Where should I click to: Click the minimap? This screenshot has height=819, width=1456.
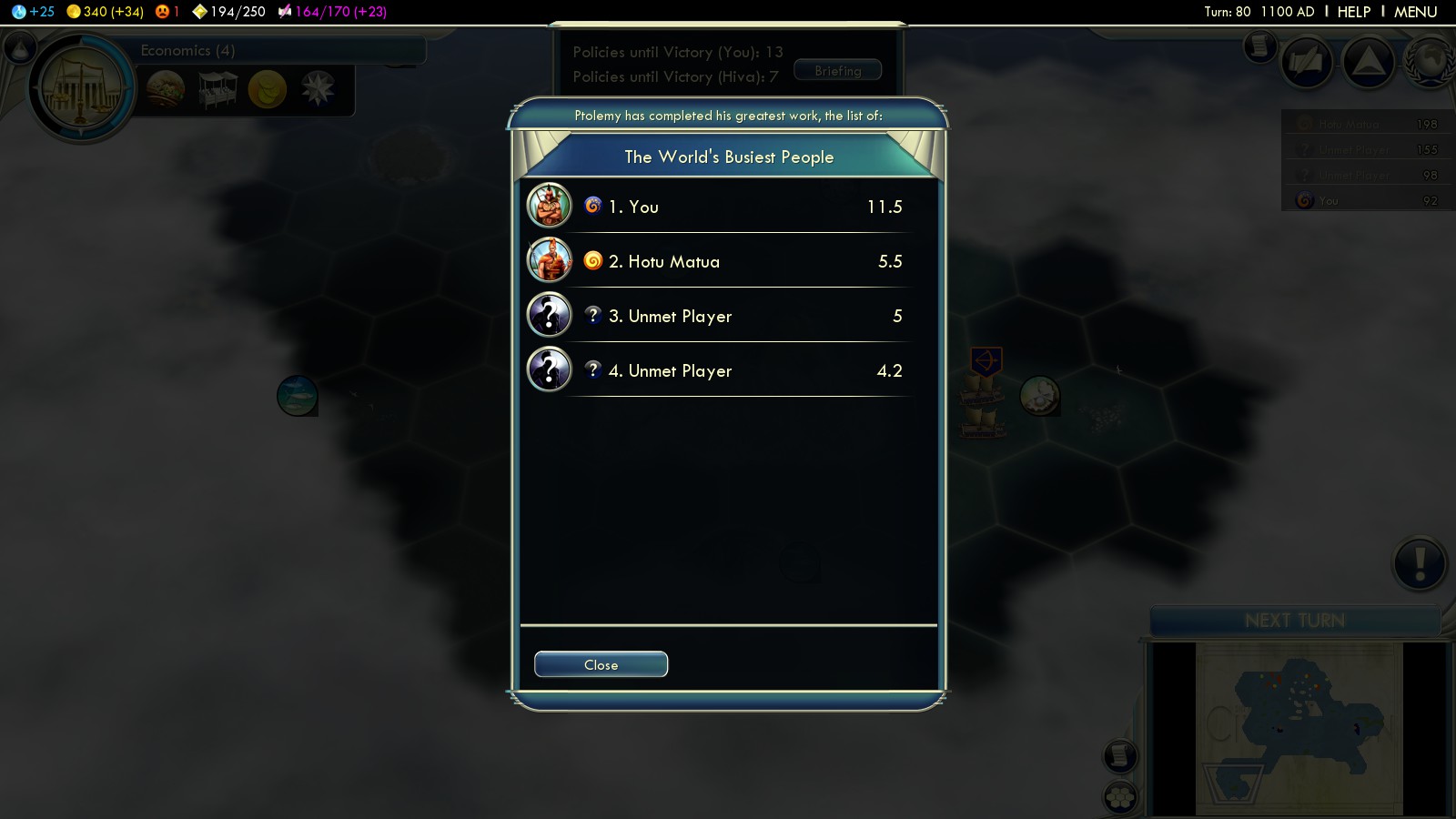1299,728
